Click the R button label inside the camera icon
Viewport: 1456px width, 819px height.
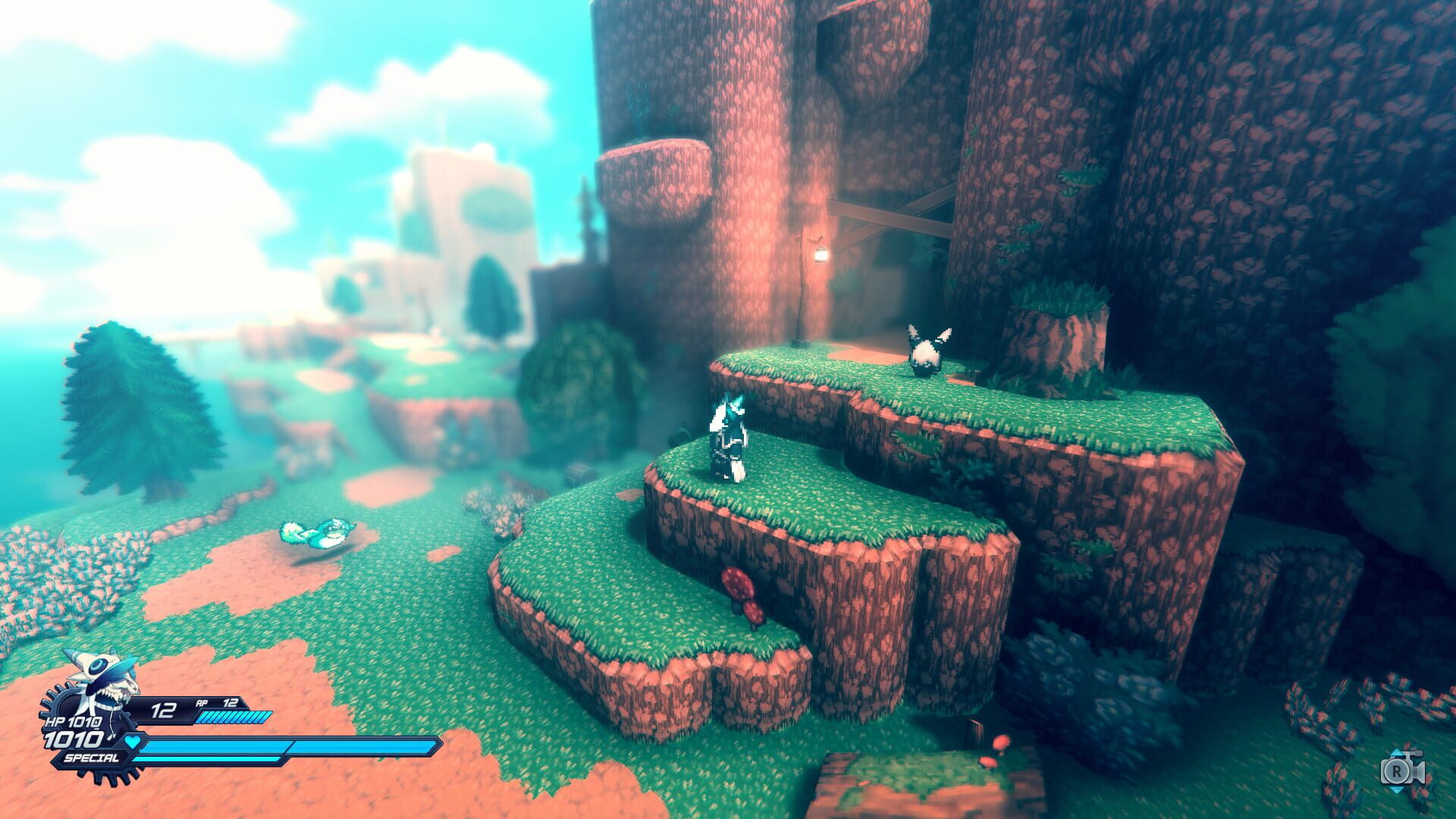tap(1397, 771)
